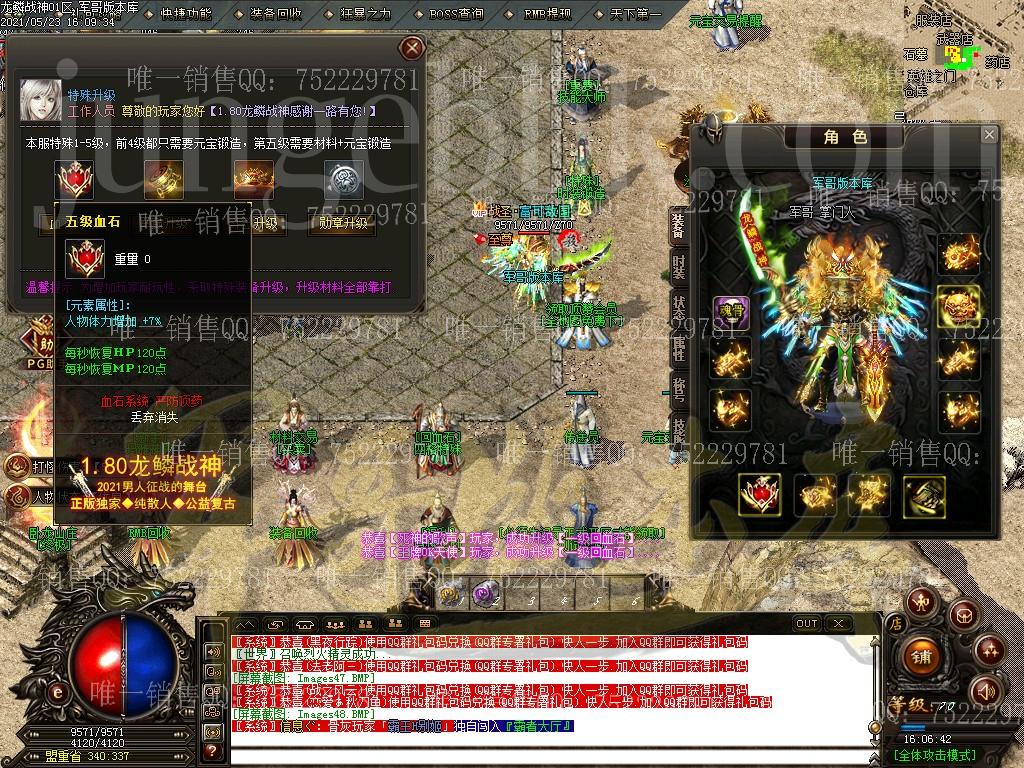Select the 装备 tab in the character panel
Viewport: 1024px width, 768px height.
pos(679,227)
